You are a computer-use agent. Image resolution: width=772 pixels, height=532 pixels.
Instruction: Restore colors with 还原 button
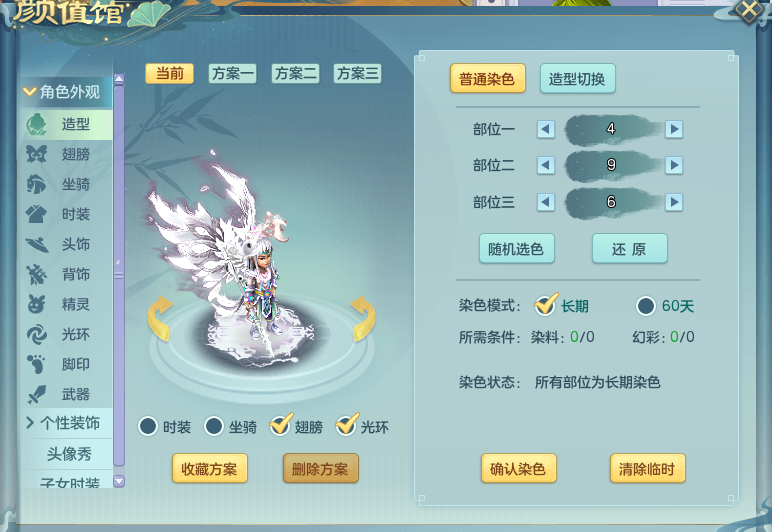629,249
